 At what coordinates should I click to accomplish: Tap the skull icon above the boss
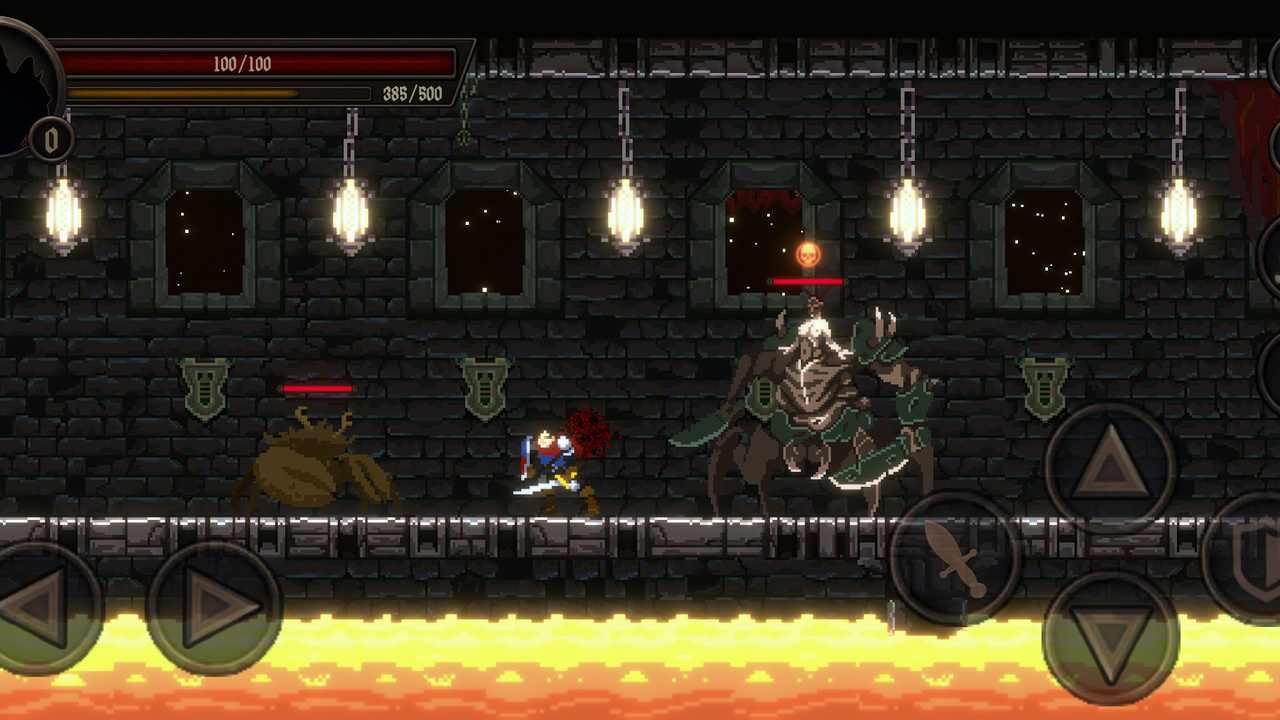(x=806, y=255)
